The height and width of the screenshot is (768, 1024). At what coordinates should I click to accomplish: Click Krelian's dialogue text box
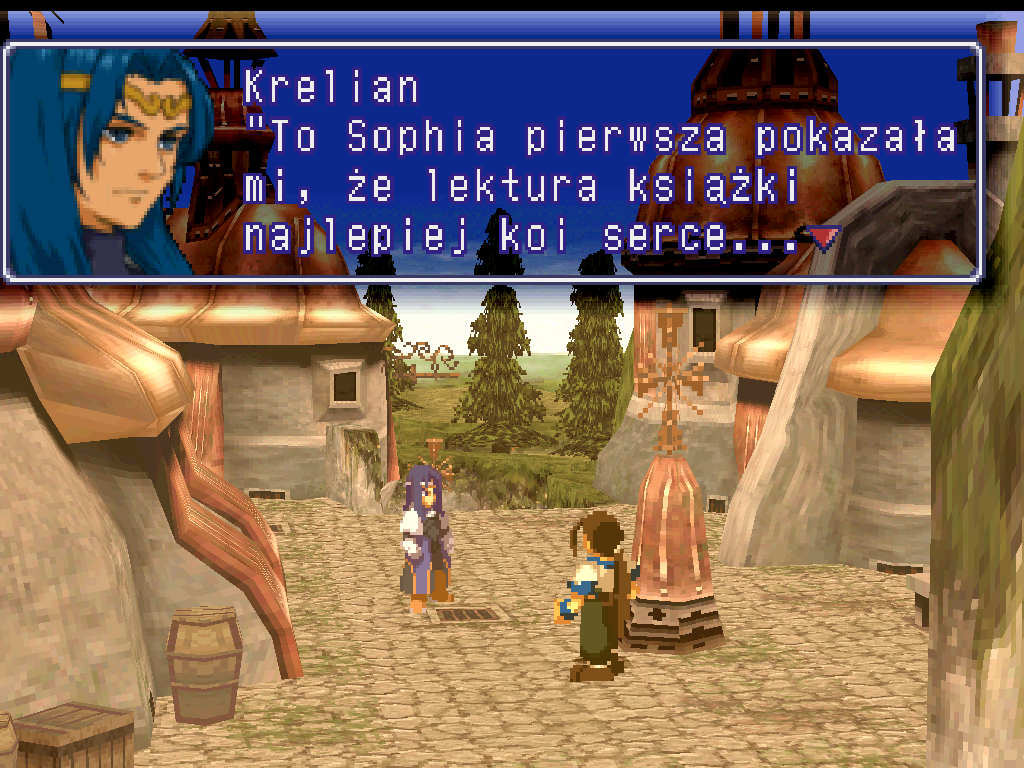(600, 162)
